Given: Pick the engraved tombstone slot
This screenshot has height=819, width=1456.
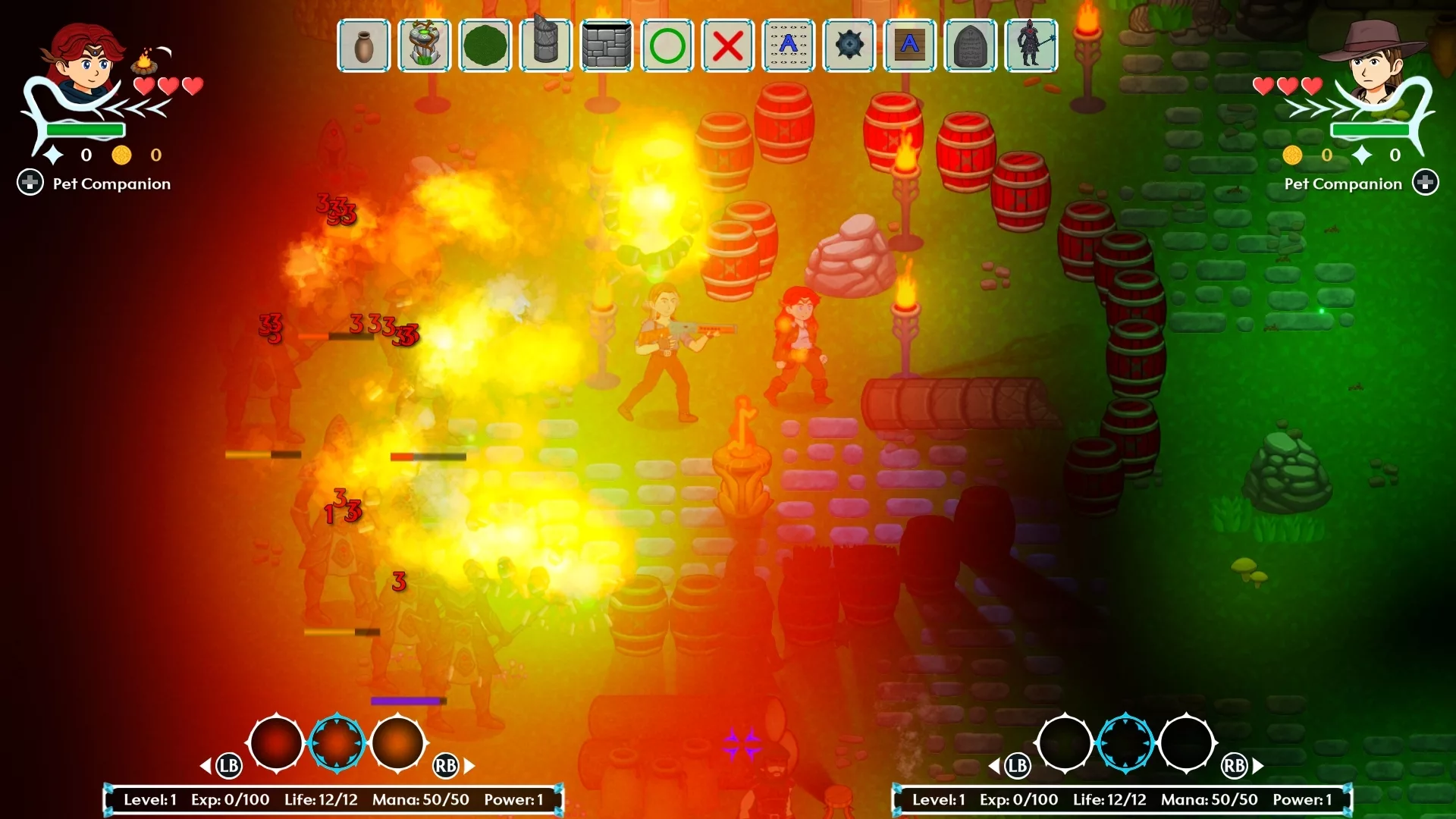Looking at the screenshot, I should [x=971, y=45].
